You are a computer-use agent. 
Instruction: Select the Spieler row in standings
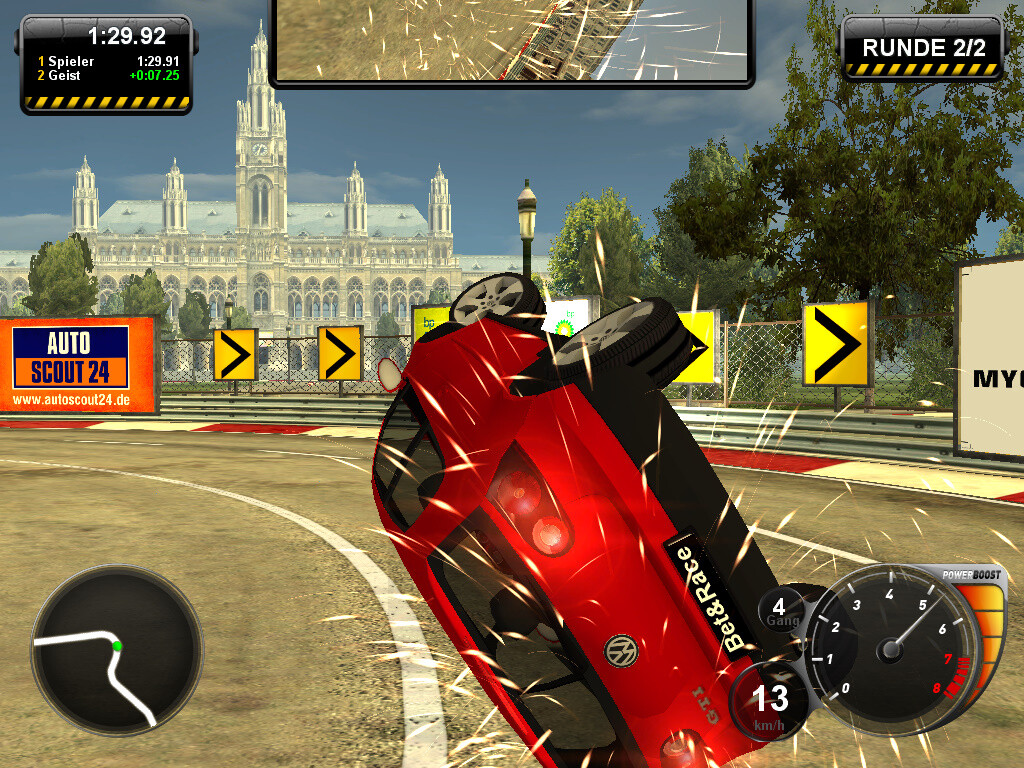108,61
